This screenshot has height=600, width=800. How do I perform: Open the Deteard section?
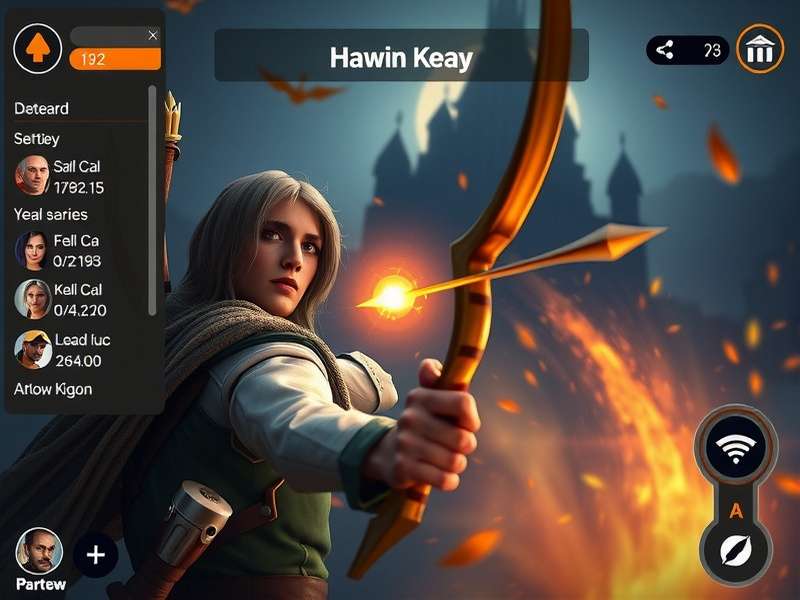pyautogui.click(x=42, y=108)
